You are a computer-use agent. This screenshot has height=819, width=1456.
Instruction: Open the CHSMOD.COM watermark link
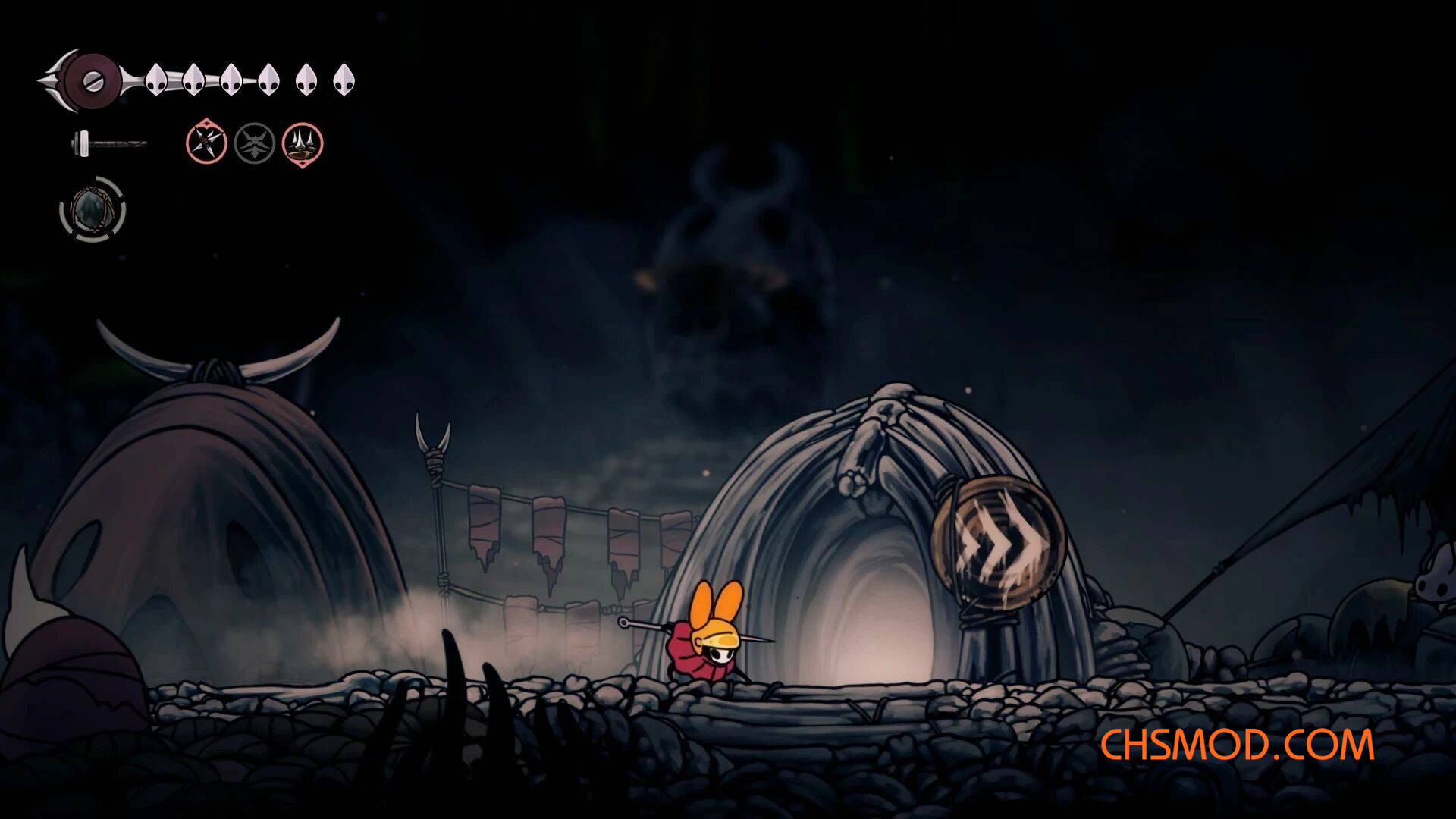coord(1237,745)
